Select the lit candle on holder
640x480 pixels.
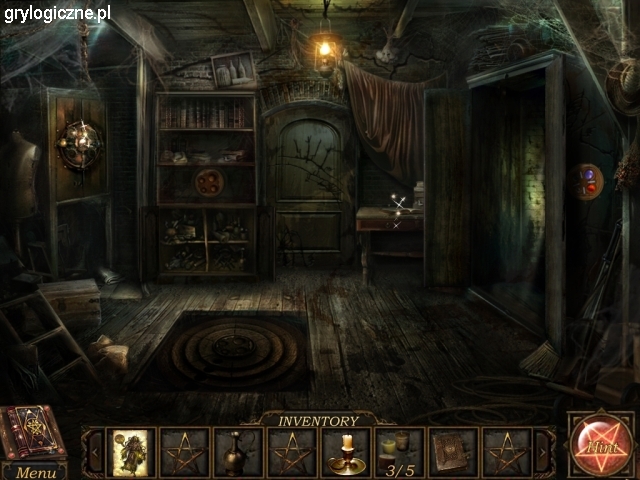(x=346, y=453)
